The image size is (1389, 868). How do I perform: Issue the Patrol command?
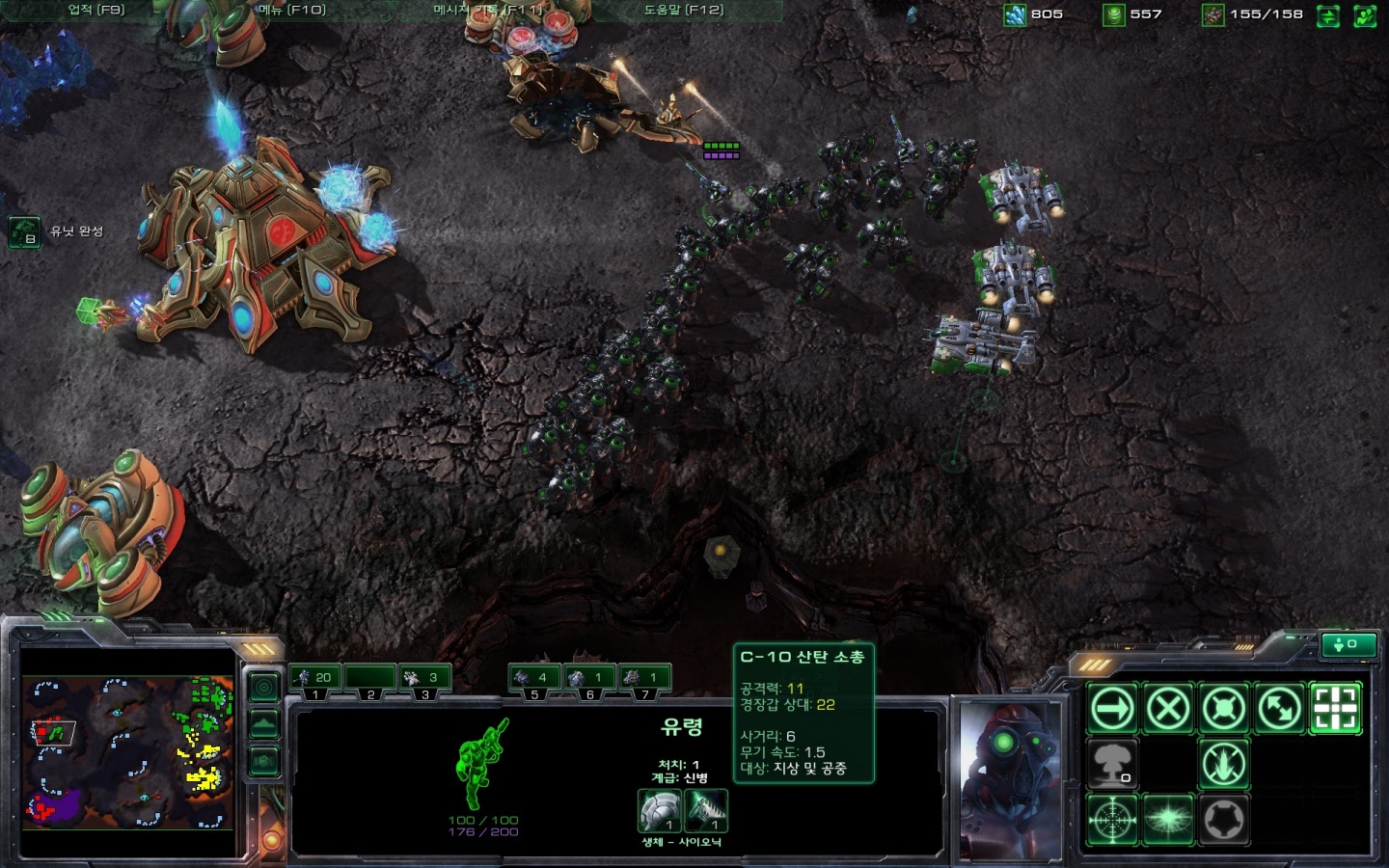[x=1280, y=709]
